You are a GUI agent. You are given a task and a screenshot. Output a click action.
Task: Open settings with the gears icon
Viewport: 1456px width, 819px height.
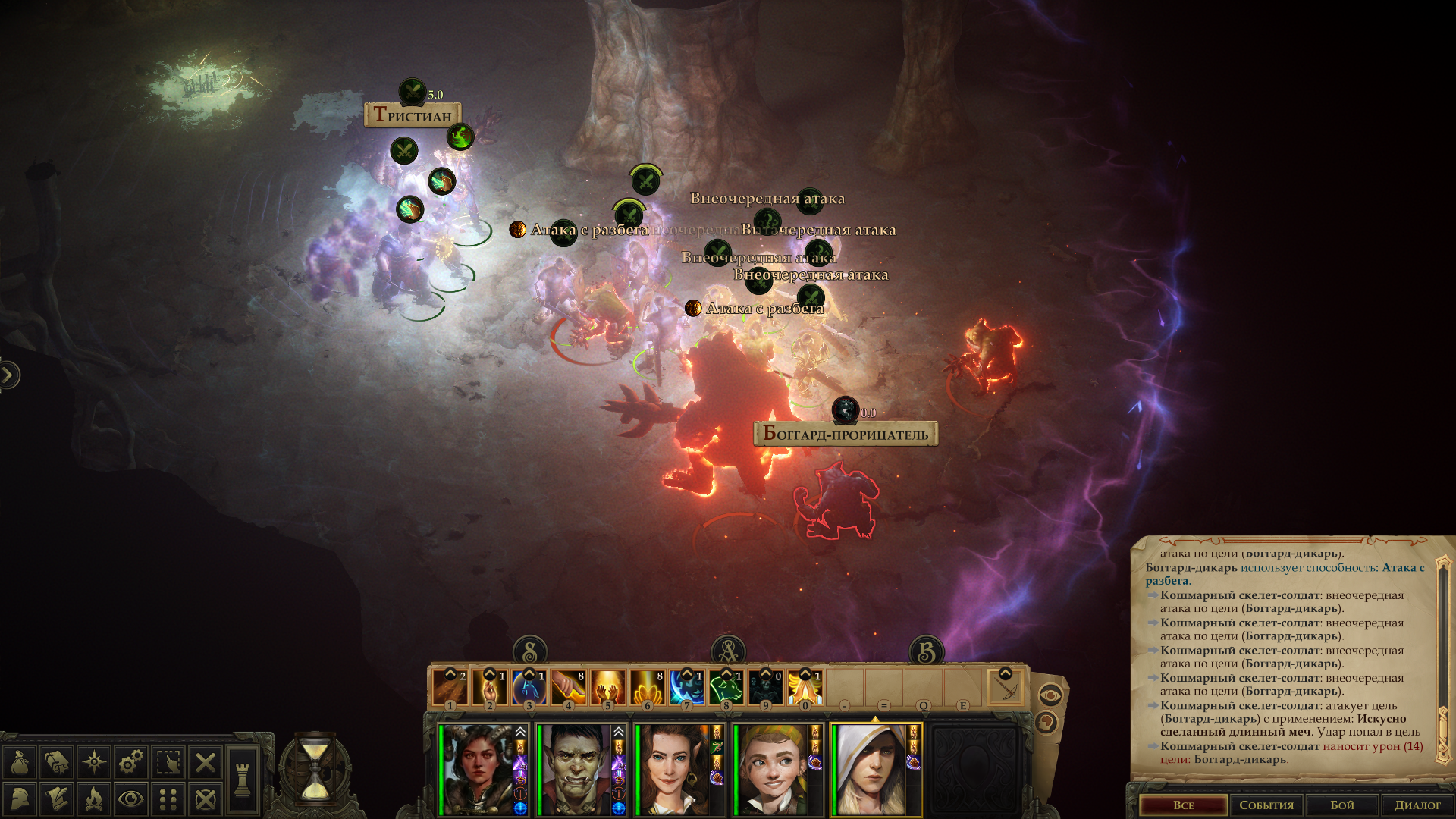[131, 762]
